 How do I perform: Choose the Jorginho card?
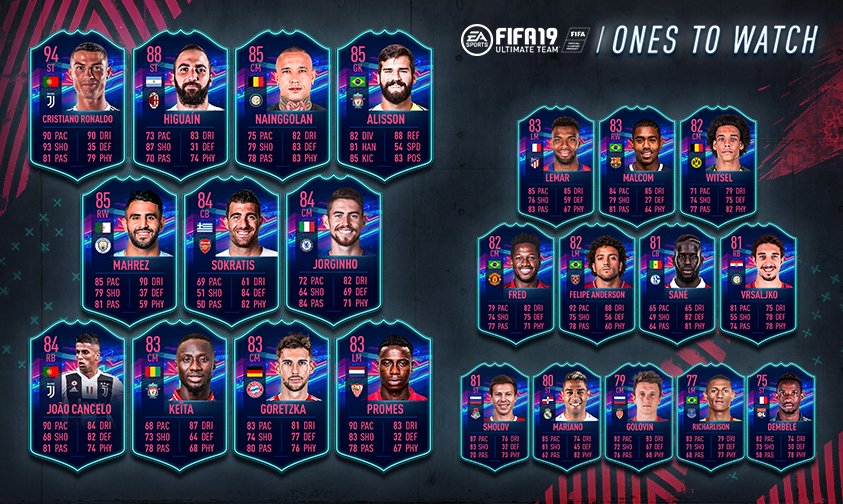333,250
